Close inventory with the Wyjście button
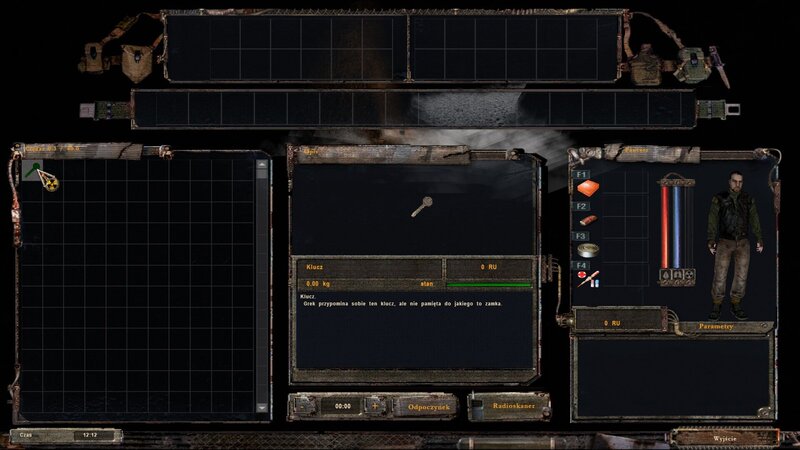The width and height of the screenshot is (800, 450). [x=723, y=437]
